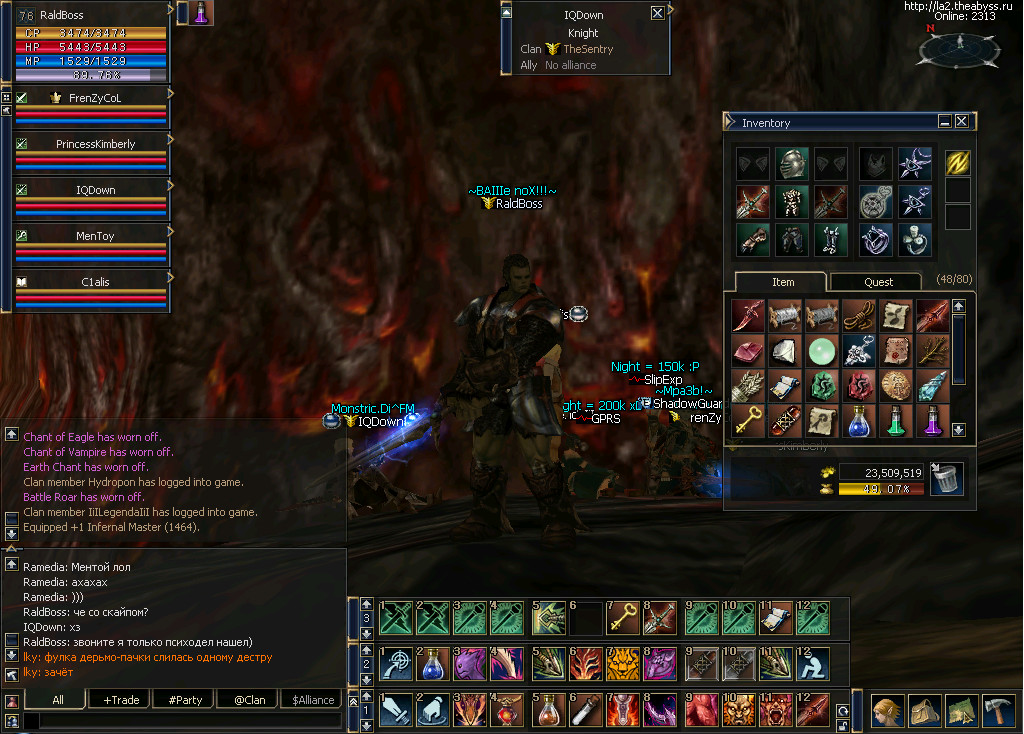The image size is (1024, 734).
Task: Open the character menu with the elf face icon
Action: (x=887, y=710)
